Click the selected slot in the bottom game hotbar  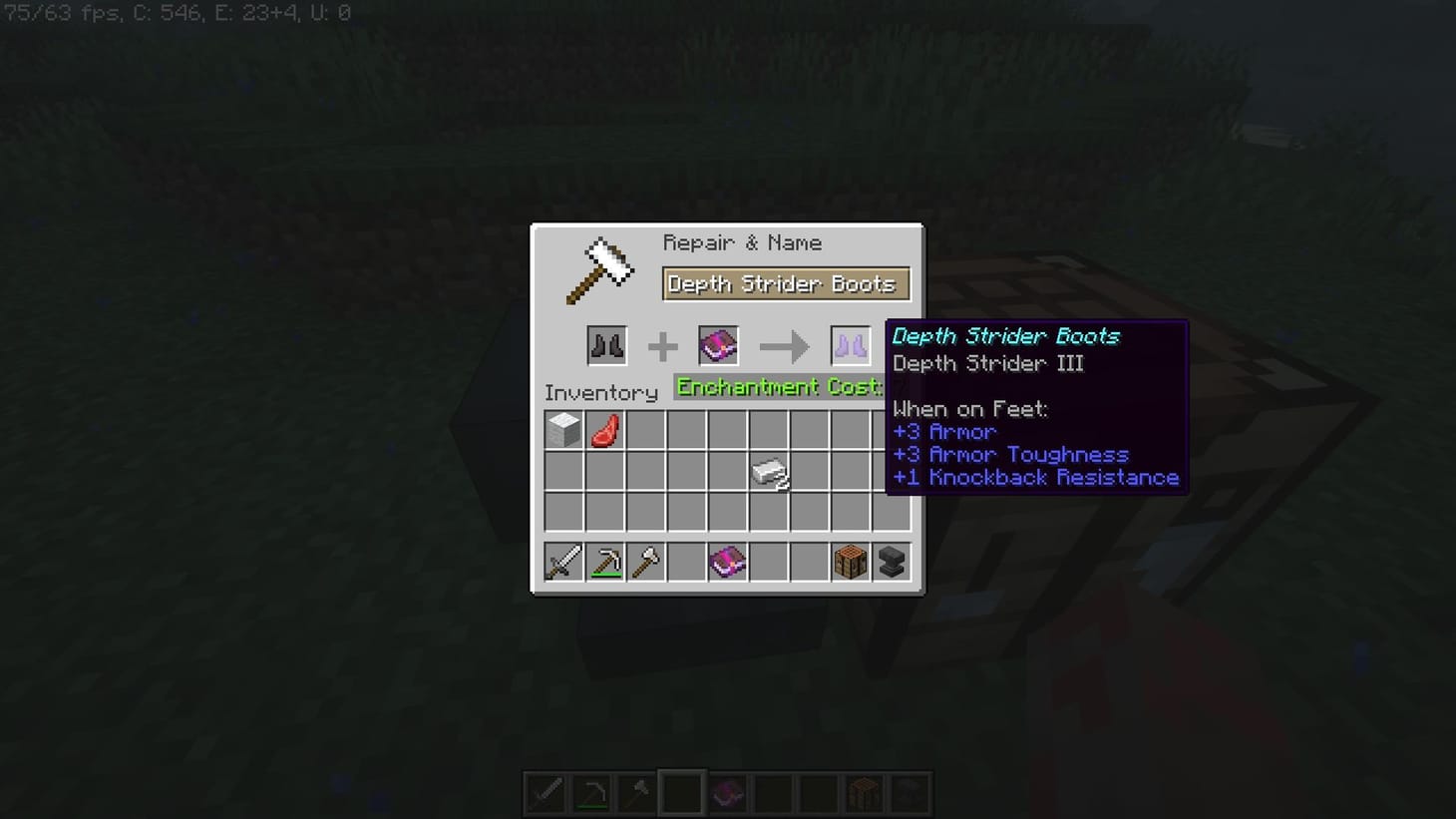tap(682, 792)
